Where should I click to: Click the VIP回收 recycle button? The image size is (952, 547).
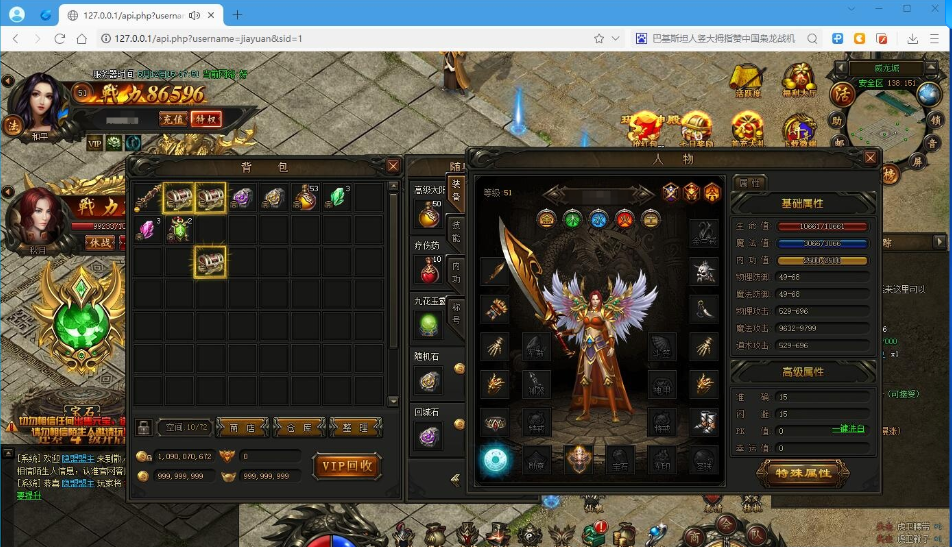(x=348, y=465)
